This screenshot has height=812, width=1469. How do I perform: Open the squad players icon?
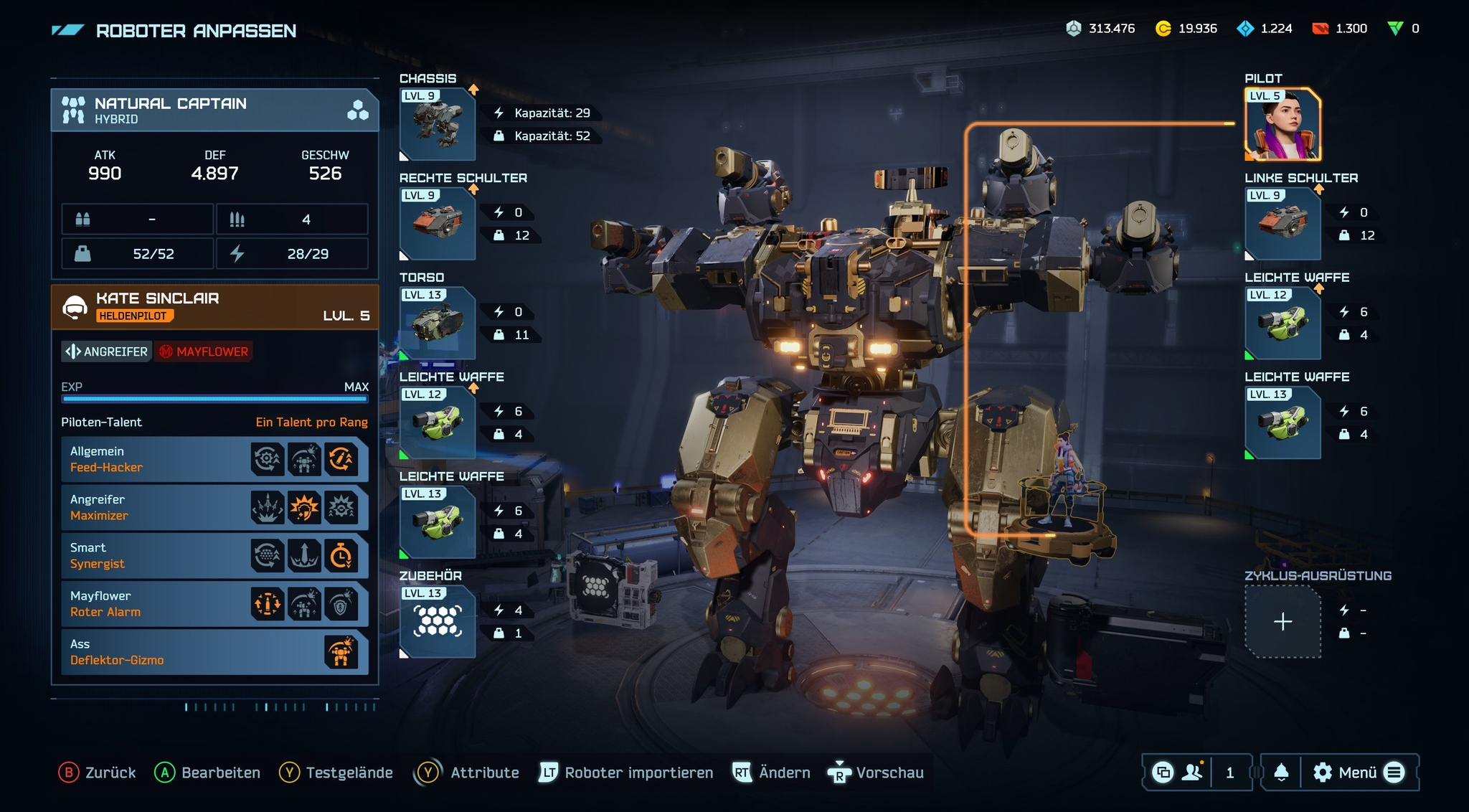(1192, 773)
